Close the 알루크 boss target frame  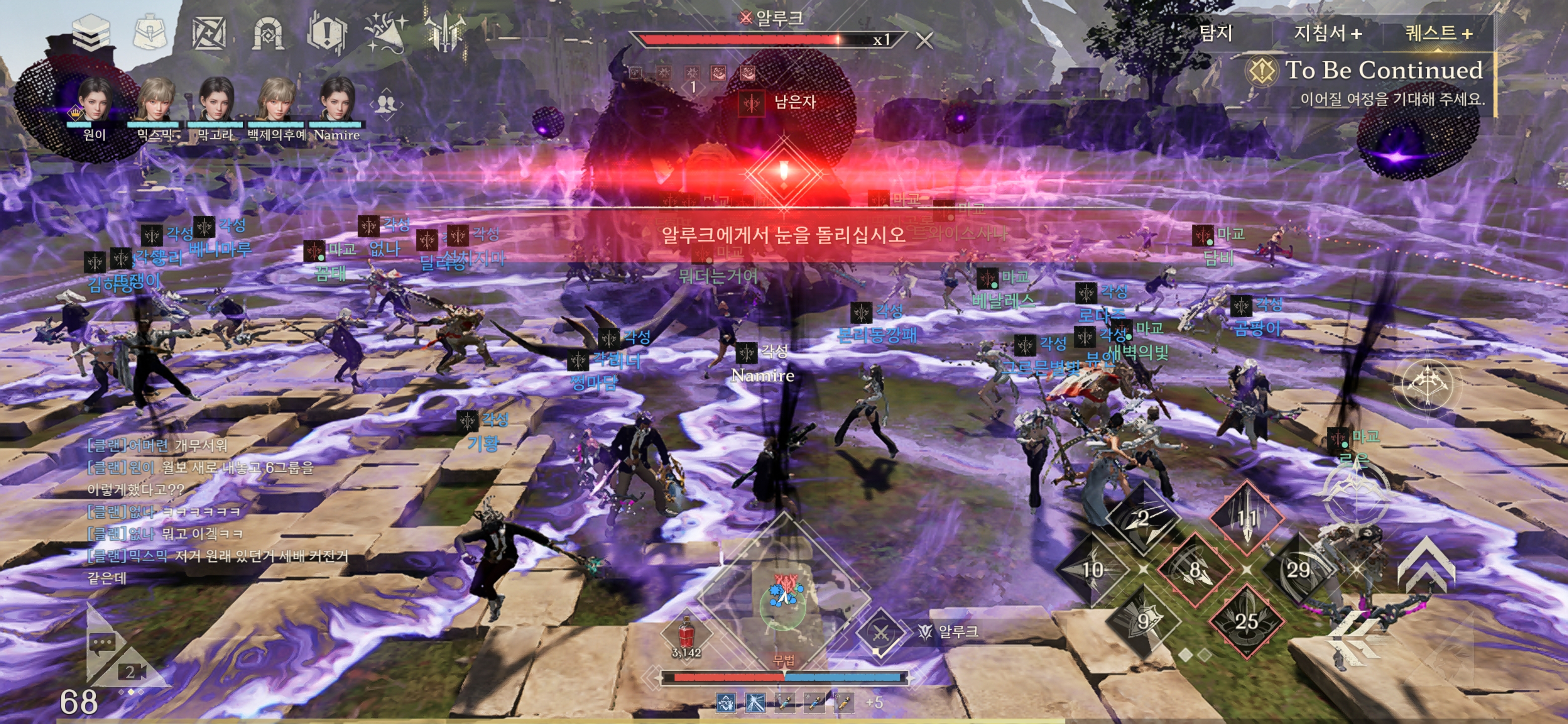click(924, 41)
